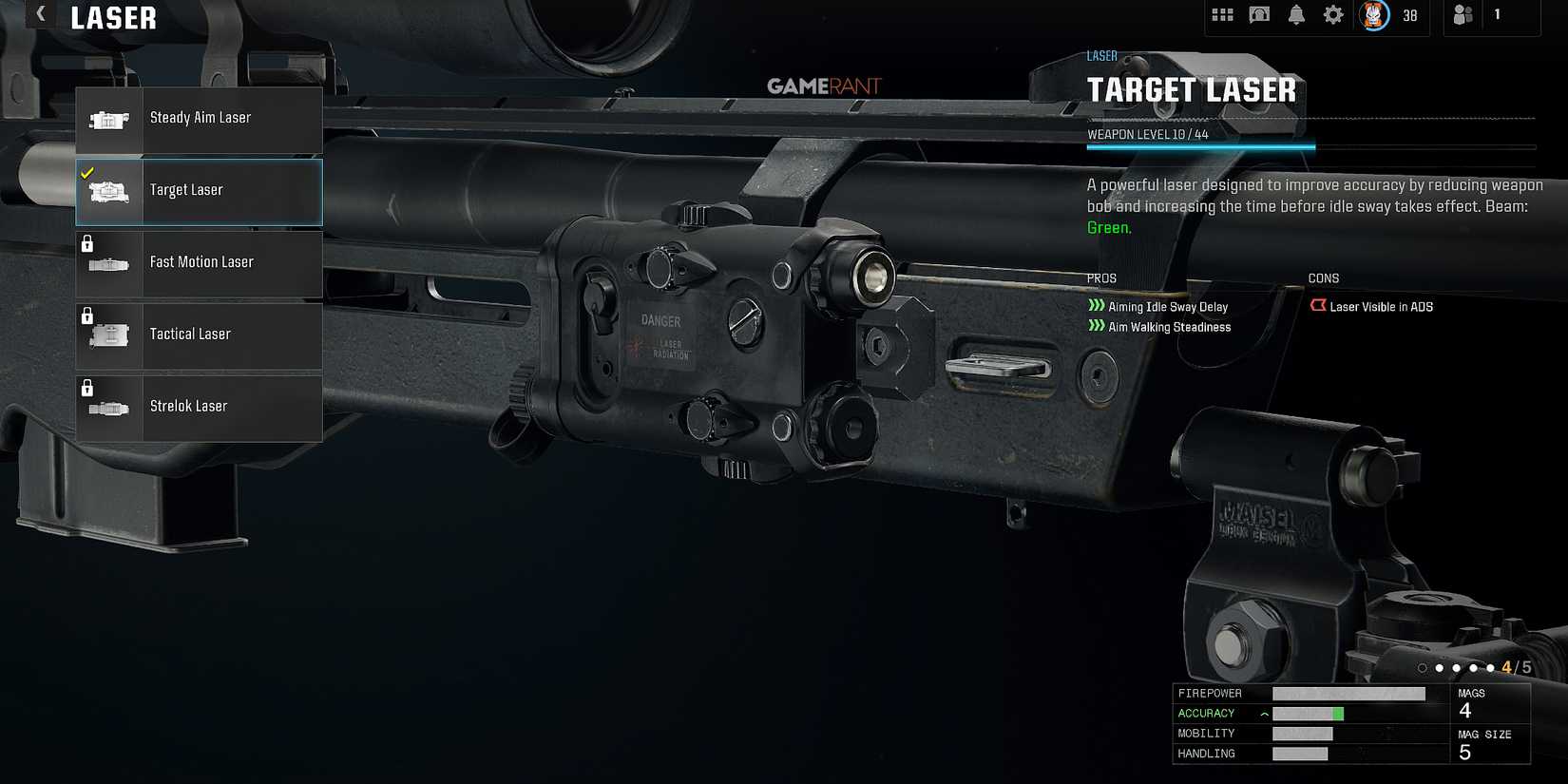Image resolution: width=1568 pixels, height=784 pixels.
Task: Collapse the Accuracy stat details chevron
Action: click(x=1264, y=713)
